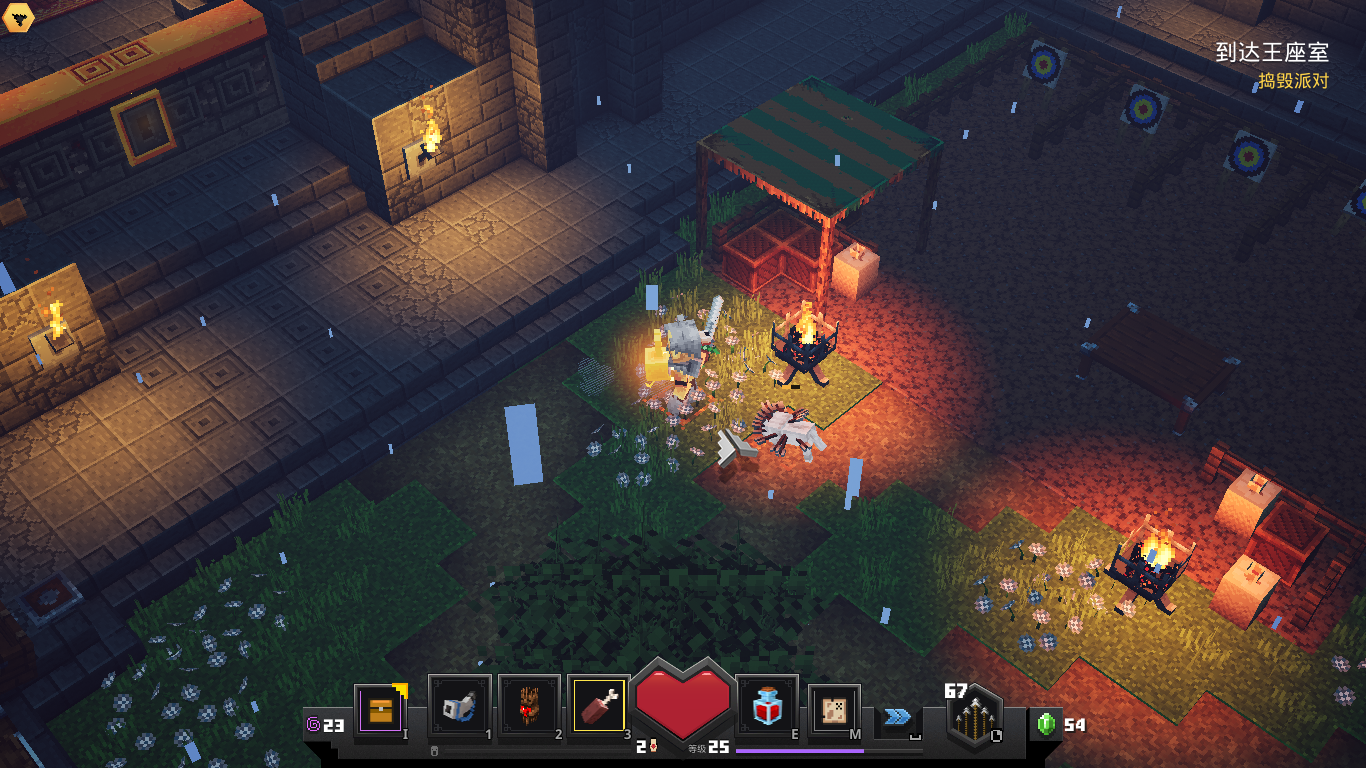Click the orange hexagon badge icon
The height and width of the screenshot is (768, 1366).
point(17,17)
